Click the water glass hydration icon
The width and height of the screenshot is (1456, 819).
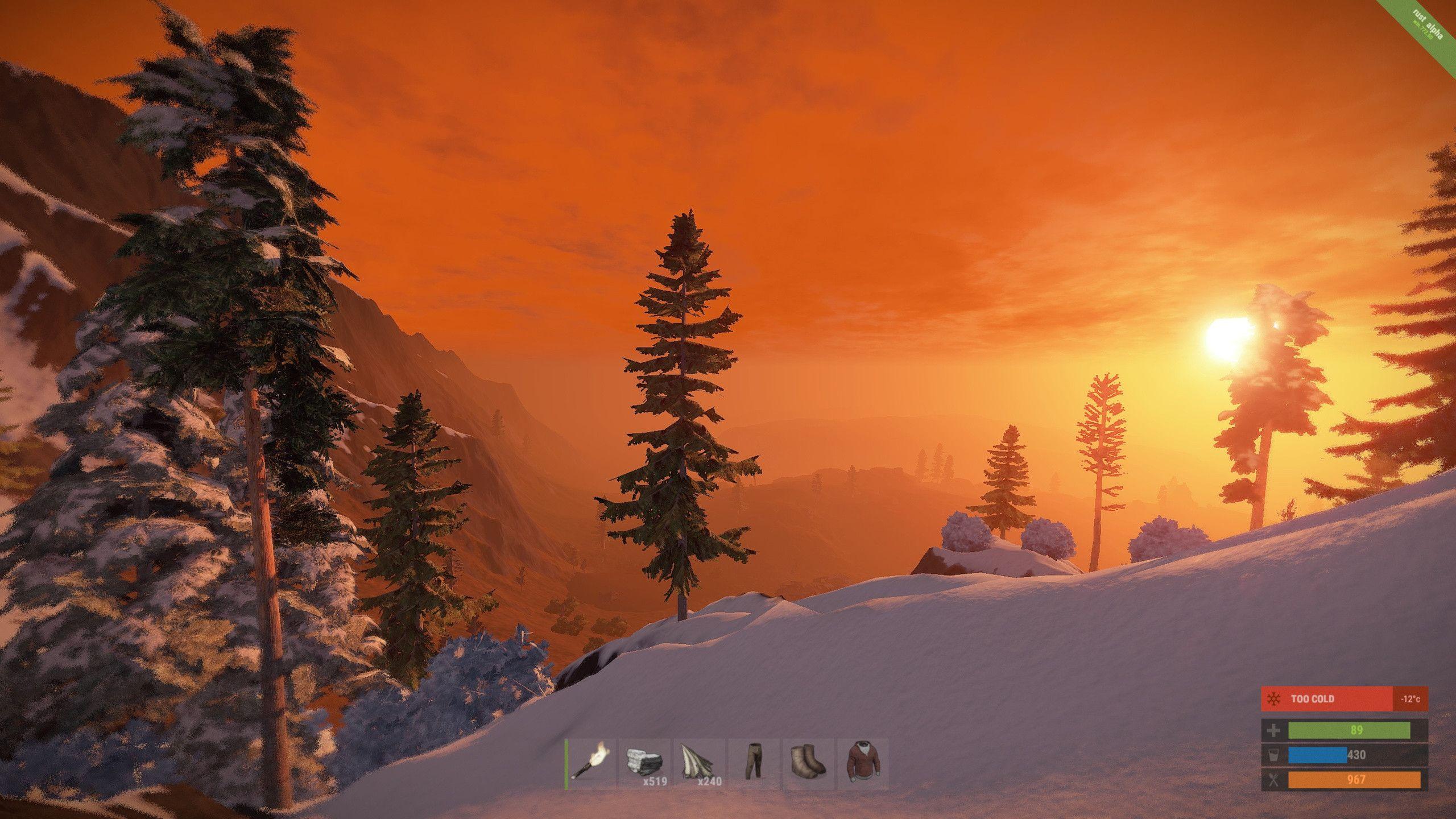(x=1273, y=756)
